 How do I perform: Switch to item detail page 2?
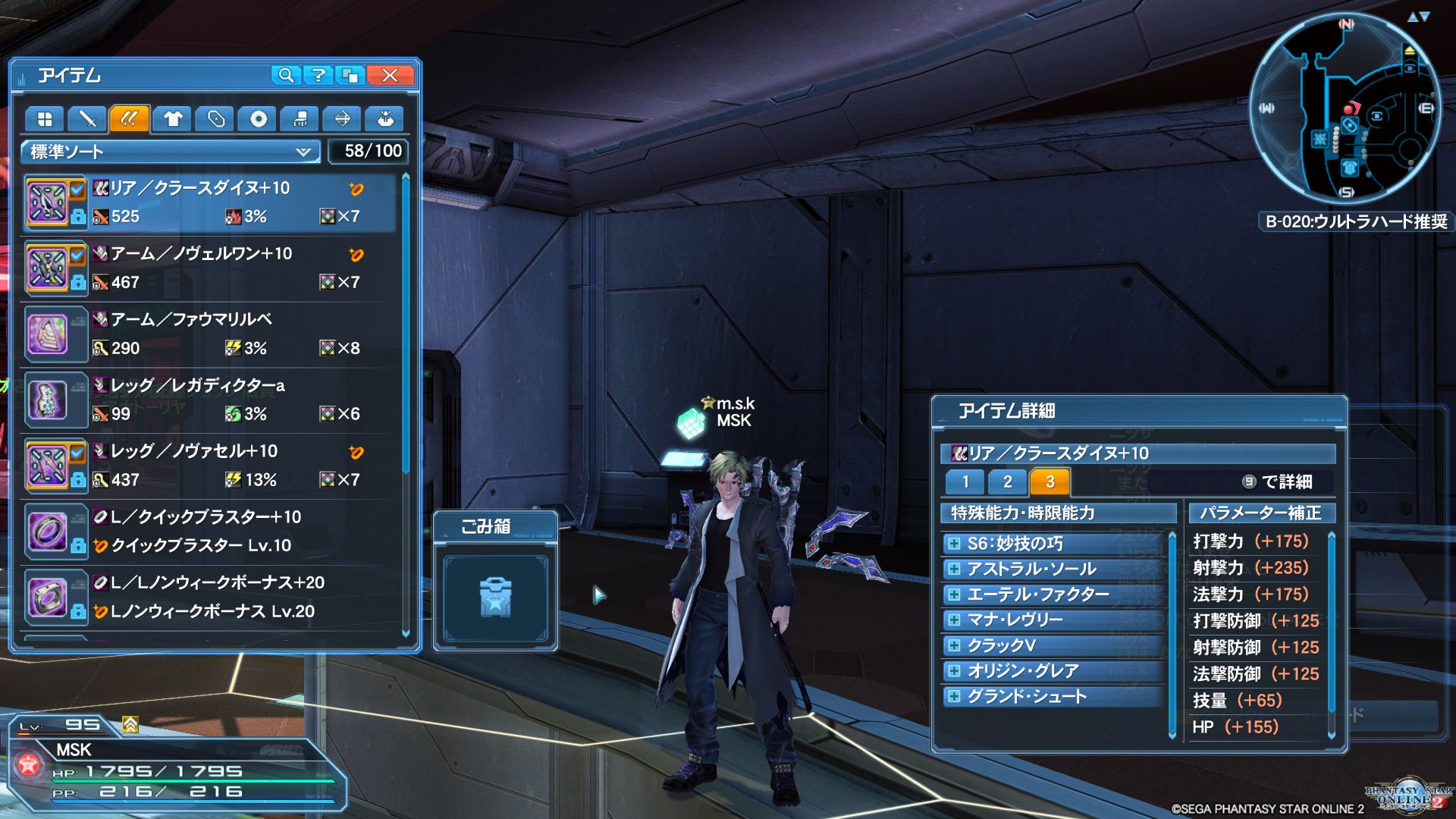[x=1007, y=482]
